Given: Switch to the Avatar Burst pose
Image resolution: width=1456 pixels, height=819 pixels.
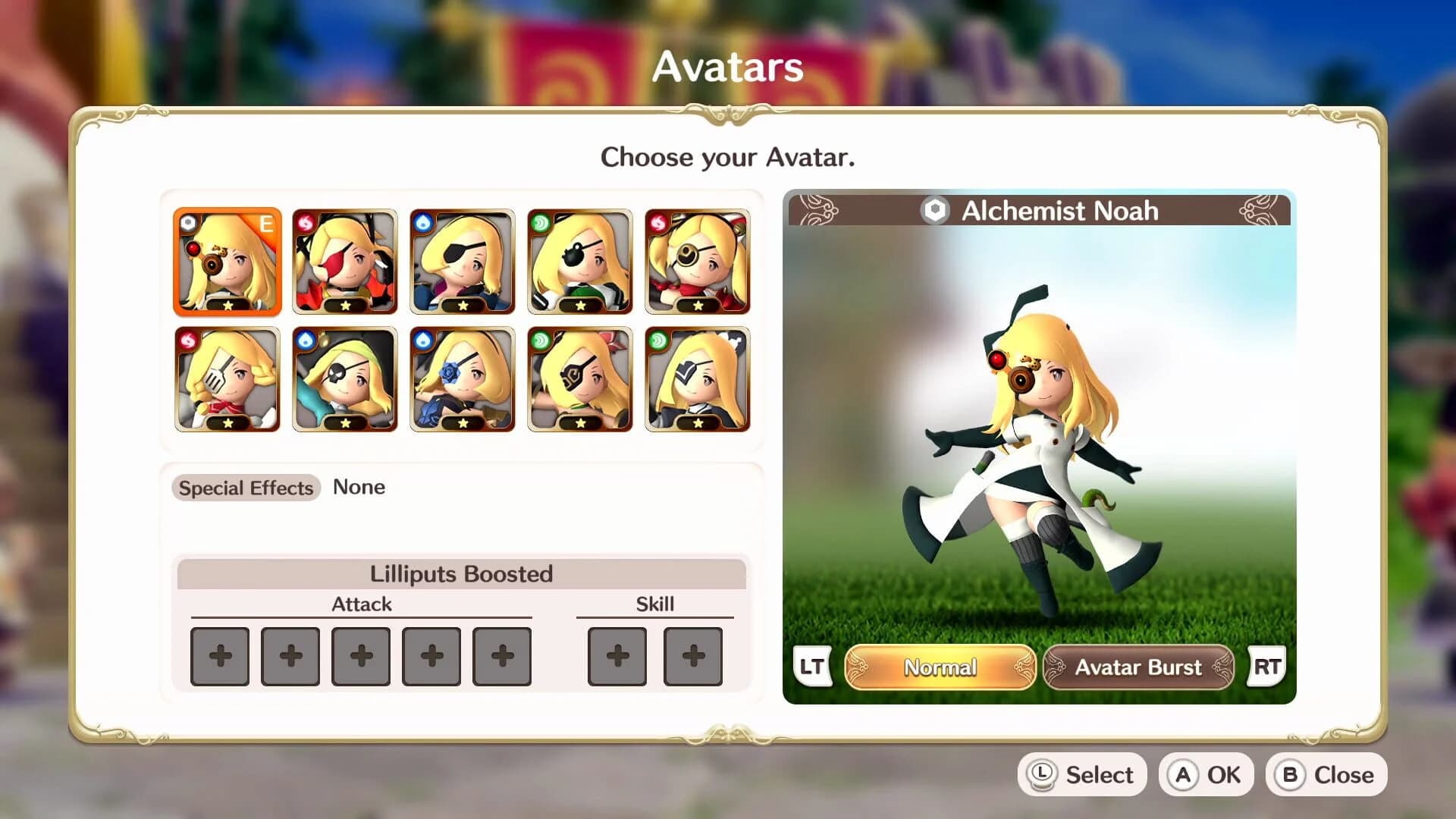Looking at the screenshot, I should pyautogui.click(x=1139, y=667).
